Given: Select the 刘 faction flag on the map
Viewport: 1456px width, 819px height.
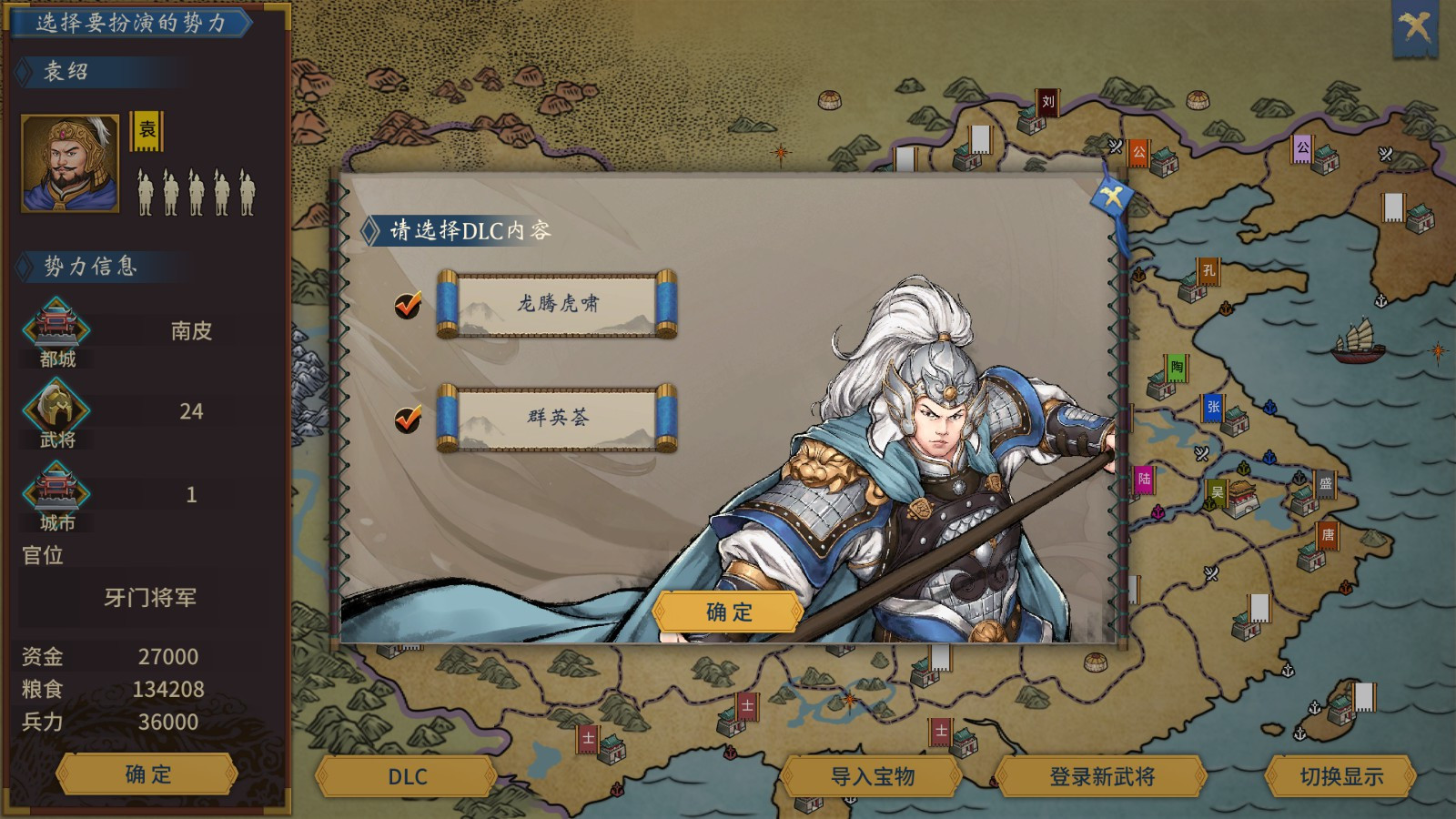Looking at the screenshot, I should click(x=1048, y=100).
